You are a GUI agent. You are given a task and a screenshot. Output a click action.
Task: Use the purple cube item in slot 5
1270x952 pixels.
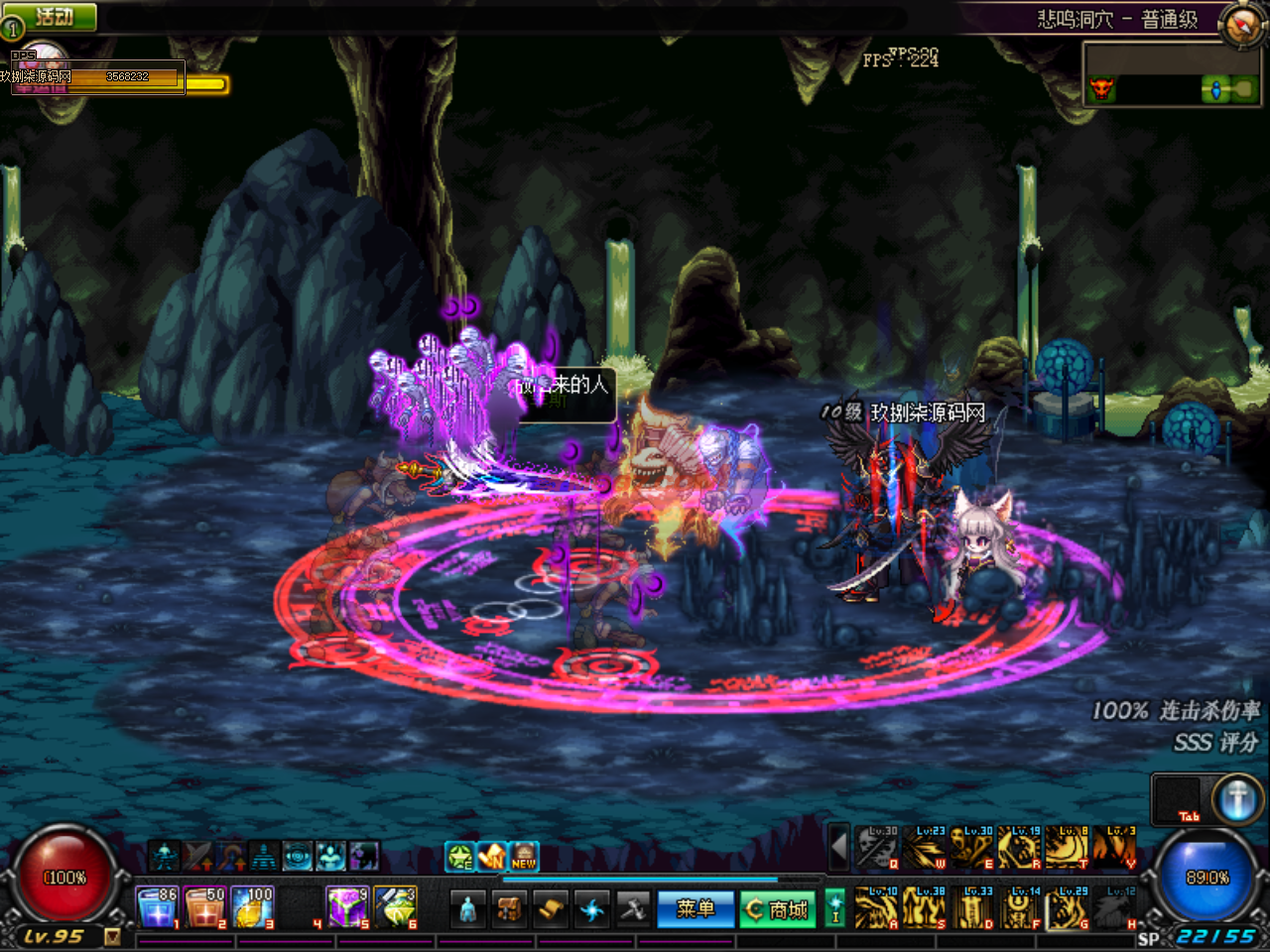(347, 907)
